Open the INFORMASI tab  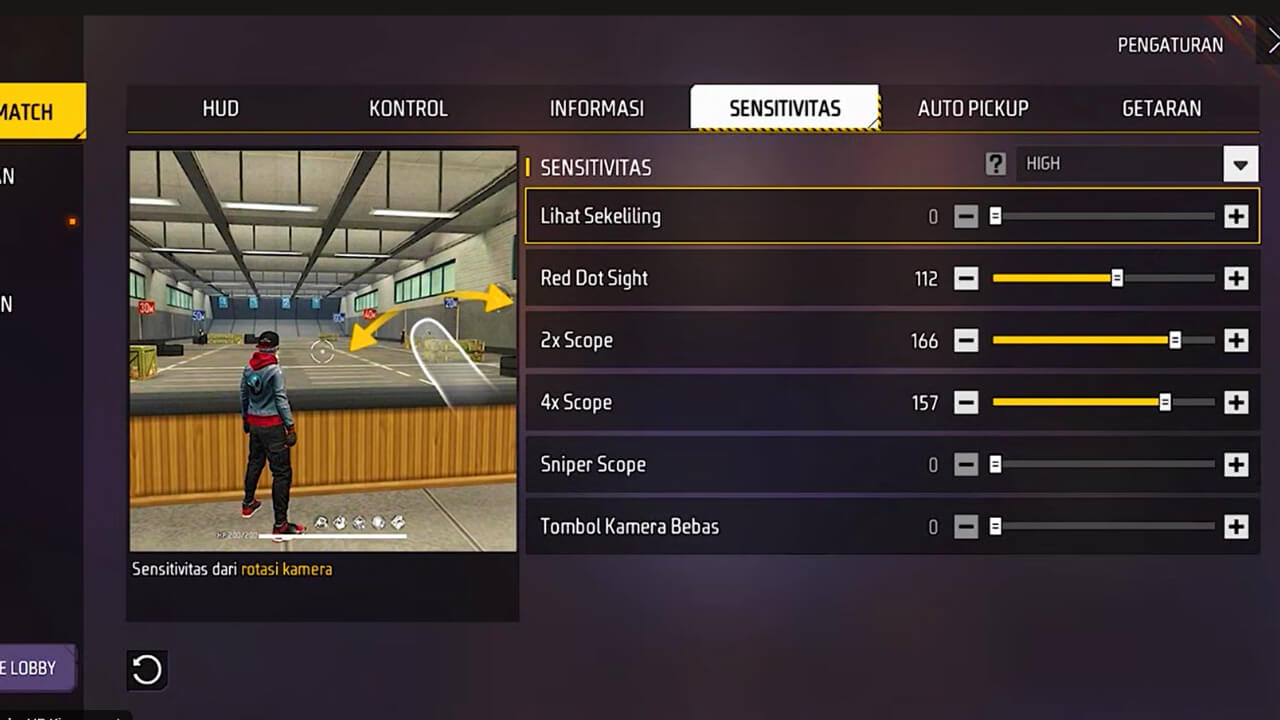[x=597, y=109]
